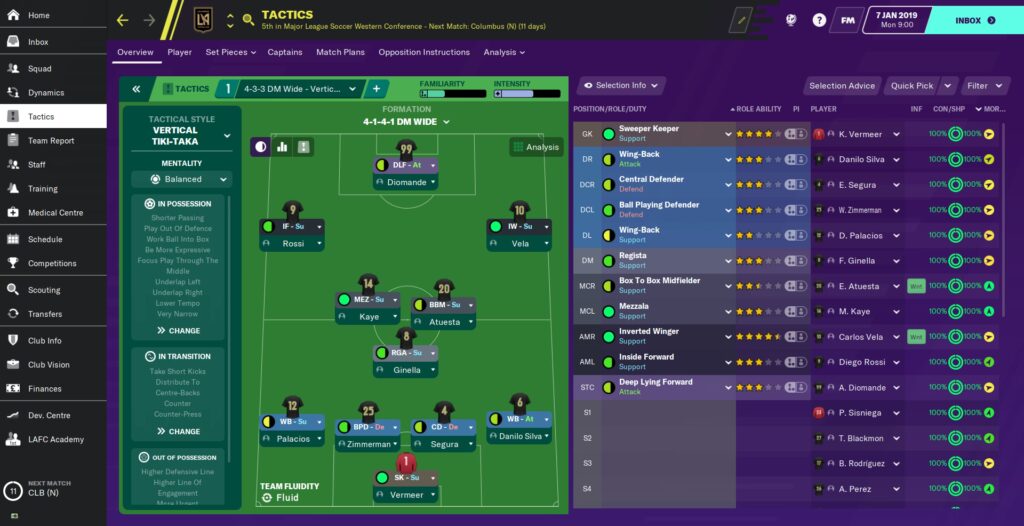1024x526 pixels.
Task: Expand the 4-1-4-1 DM Wide formation dropdown
Action: click(x=406, y=122)
